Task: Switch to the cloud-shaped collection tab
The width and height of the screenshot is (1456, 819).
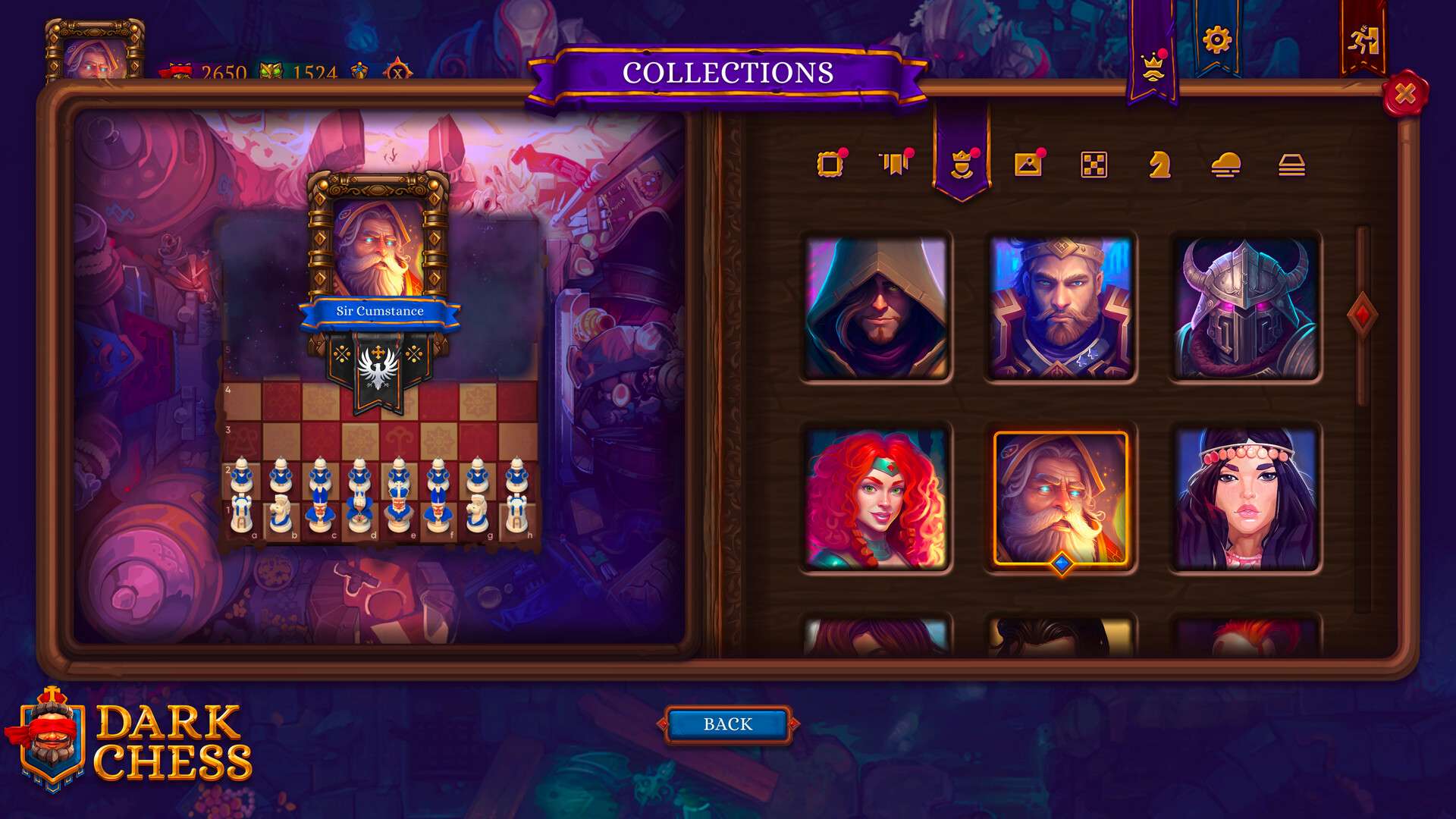Action: point(1225,164)
